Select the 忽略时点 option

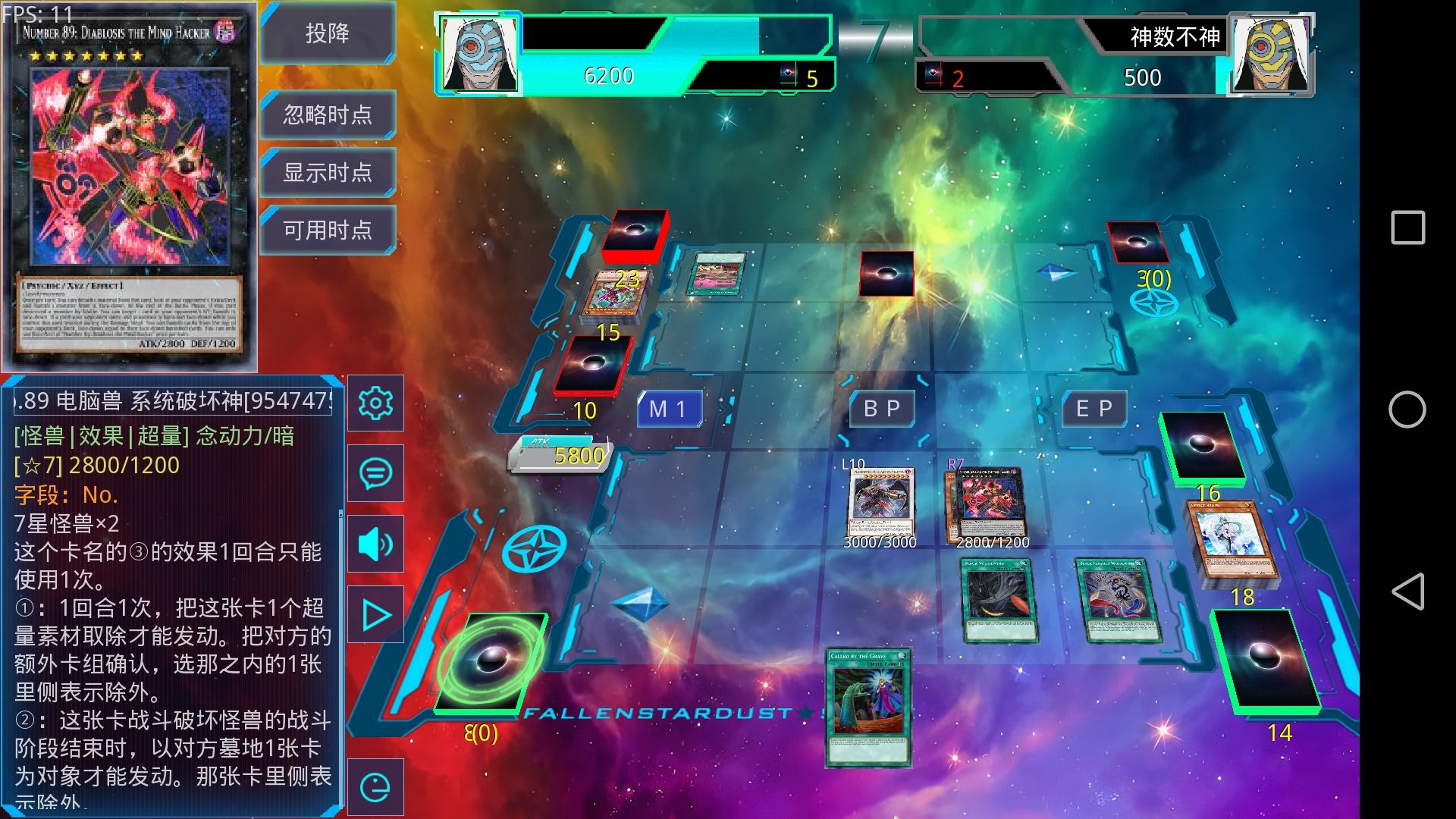[x=328, y=115]
